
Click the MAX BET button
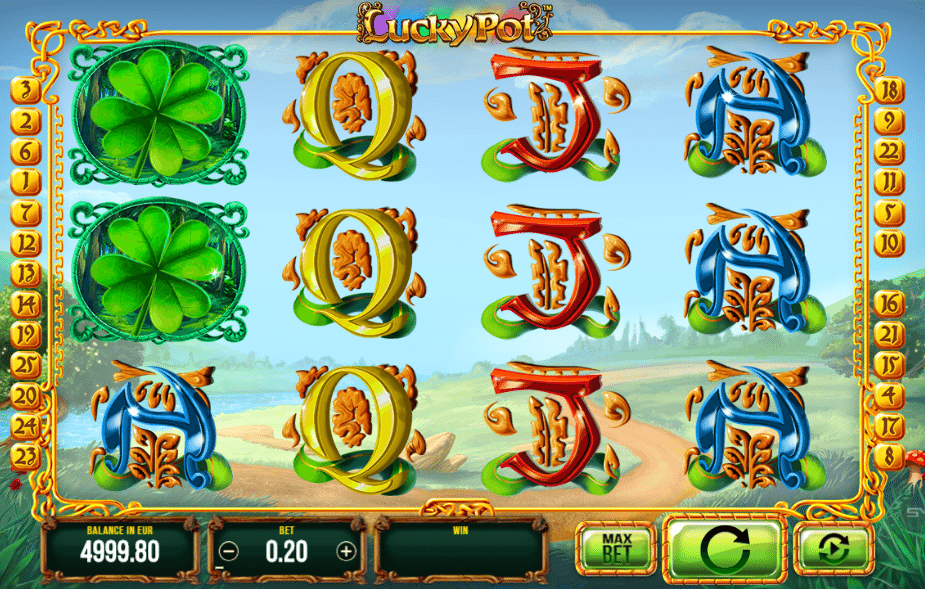pos(612,547)
